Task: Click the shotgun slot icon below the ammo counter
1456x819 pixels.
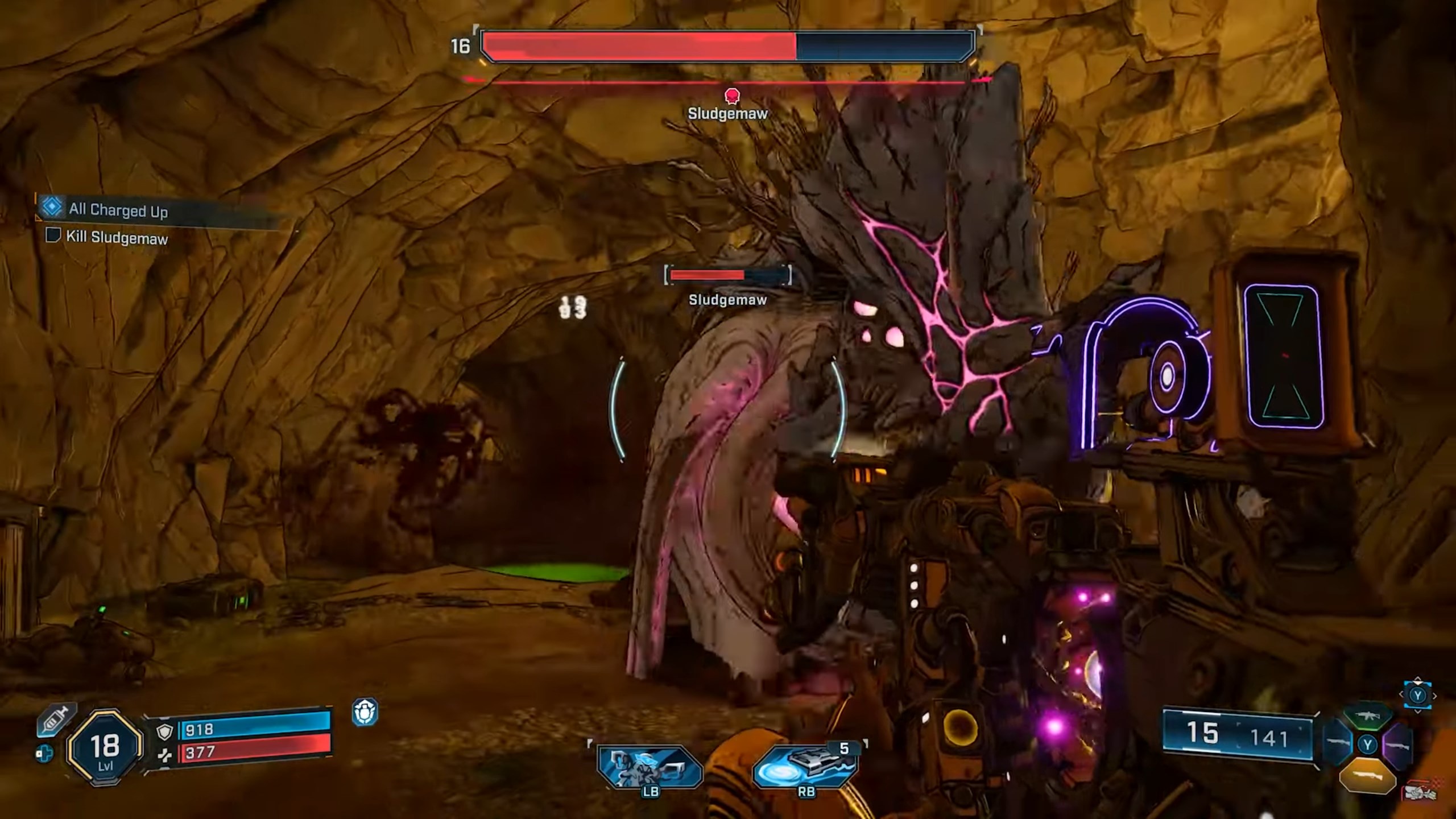Action: tap(1368, 776)
